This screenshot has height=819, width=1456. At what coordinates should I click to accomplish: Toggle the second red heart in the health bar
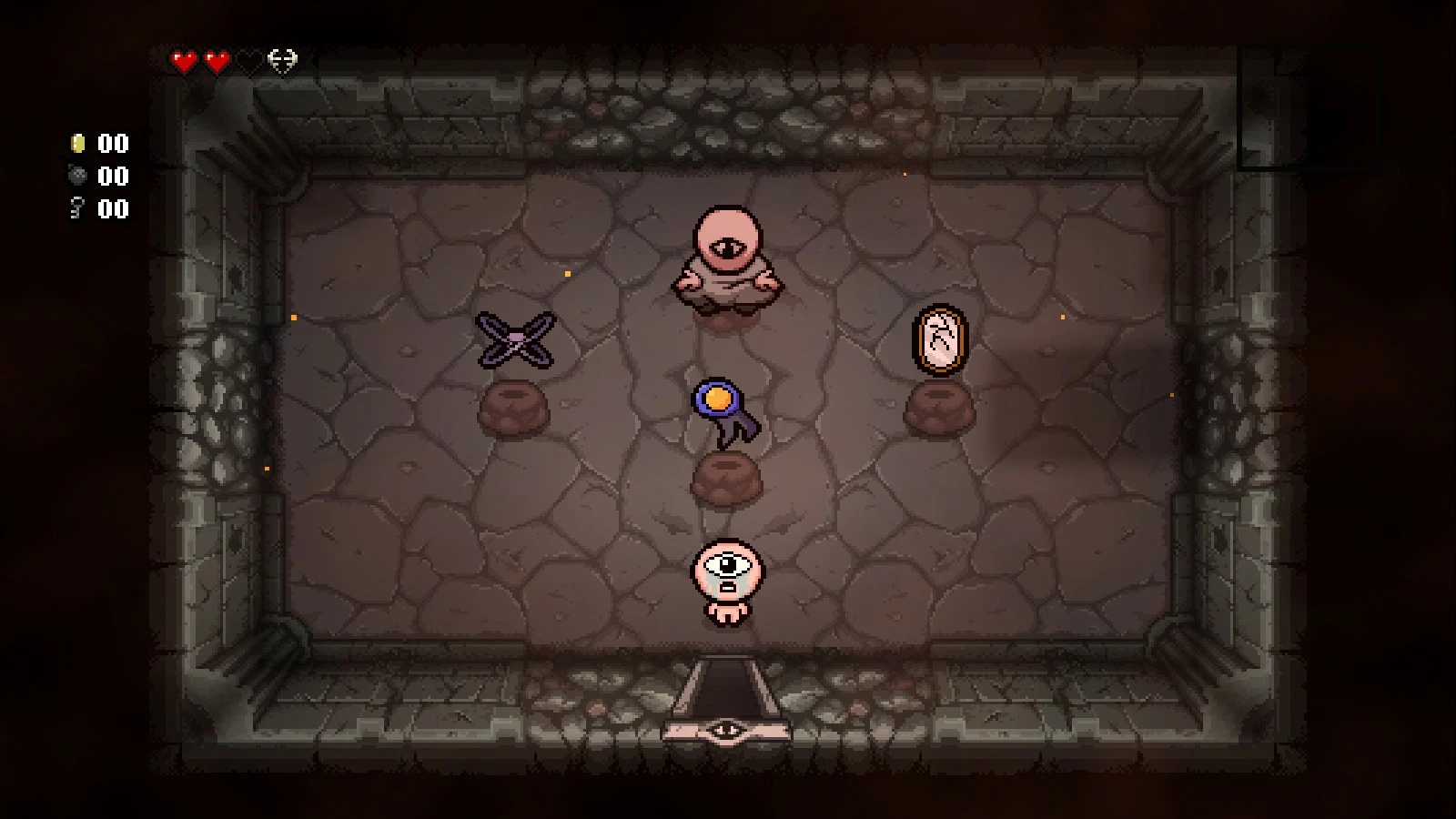click(x=218, y=60)
